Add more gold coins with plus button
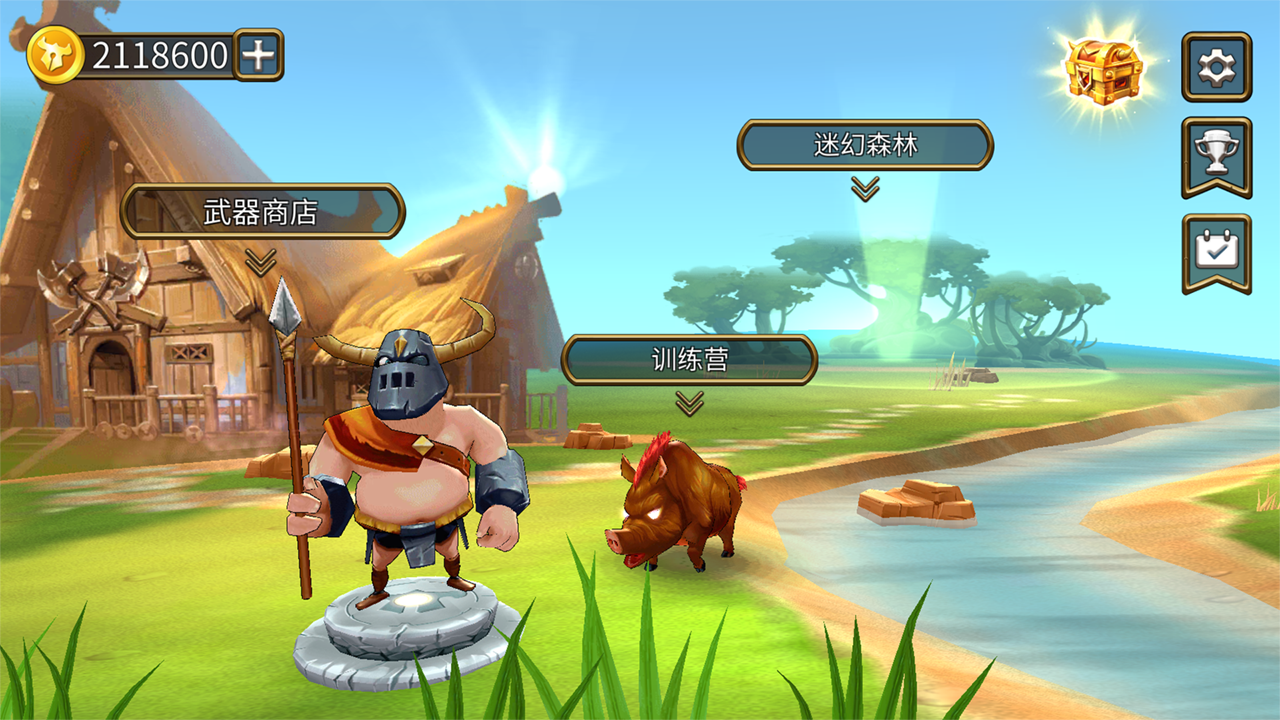This screenshot has height=720, width=1280. pos(258,55)
